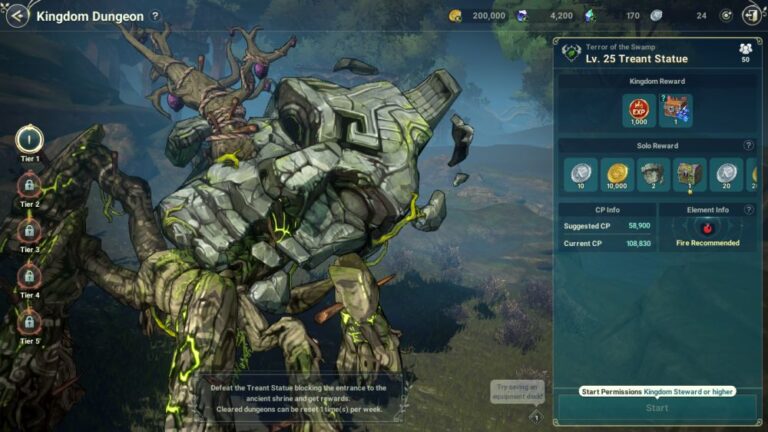Inspect the stone rubble Solo Reward
Screen dimensions: 768x432
[x=654, y=174]
